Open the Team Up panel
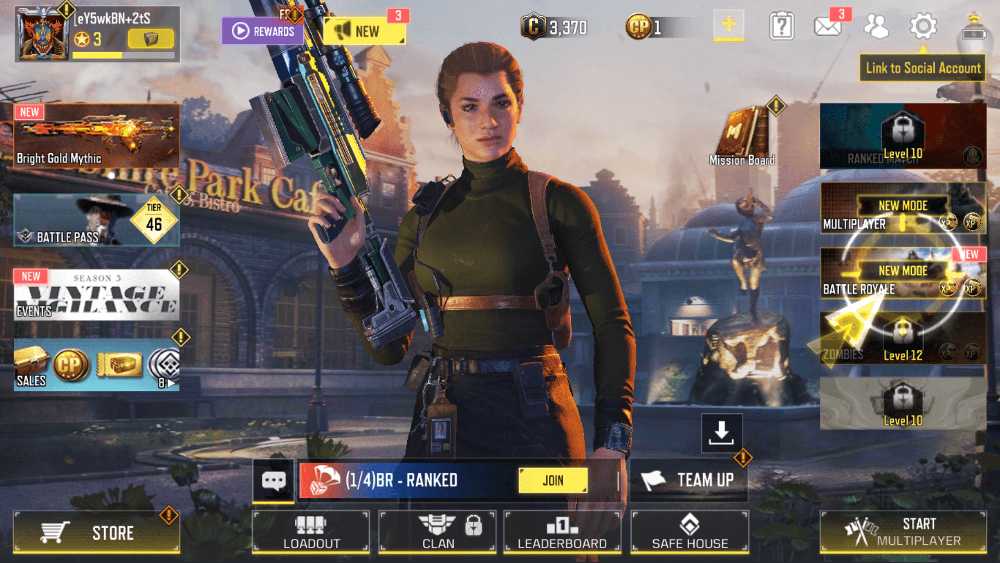The width and height of the screenshot is (1000, 563). point(689,480)
